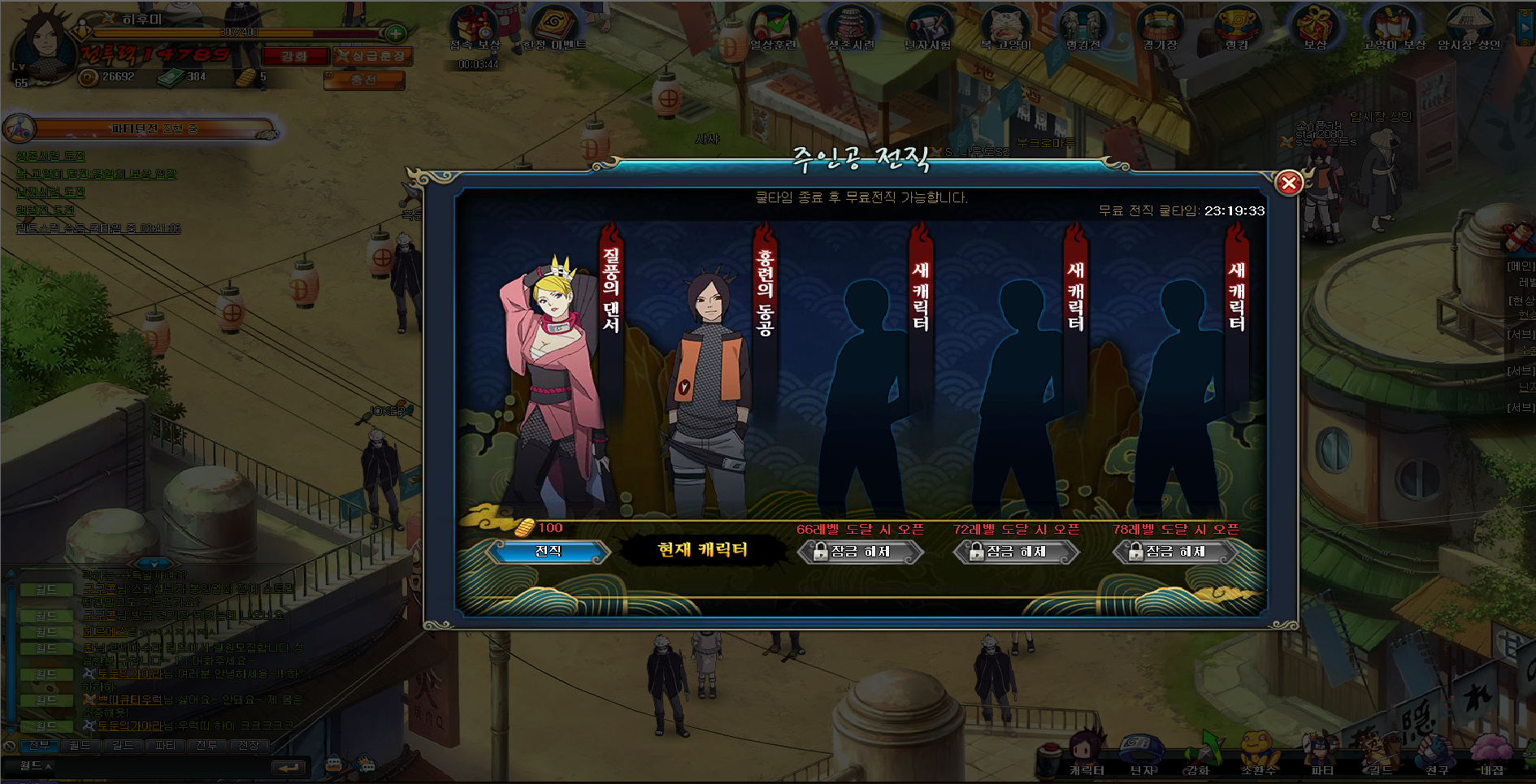The height and width of the screenshot is (784, 1536).
Task: Select the 질풍의 댄서 character
Action: coord(553,382)
